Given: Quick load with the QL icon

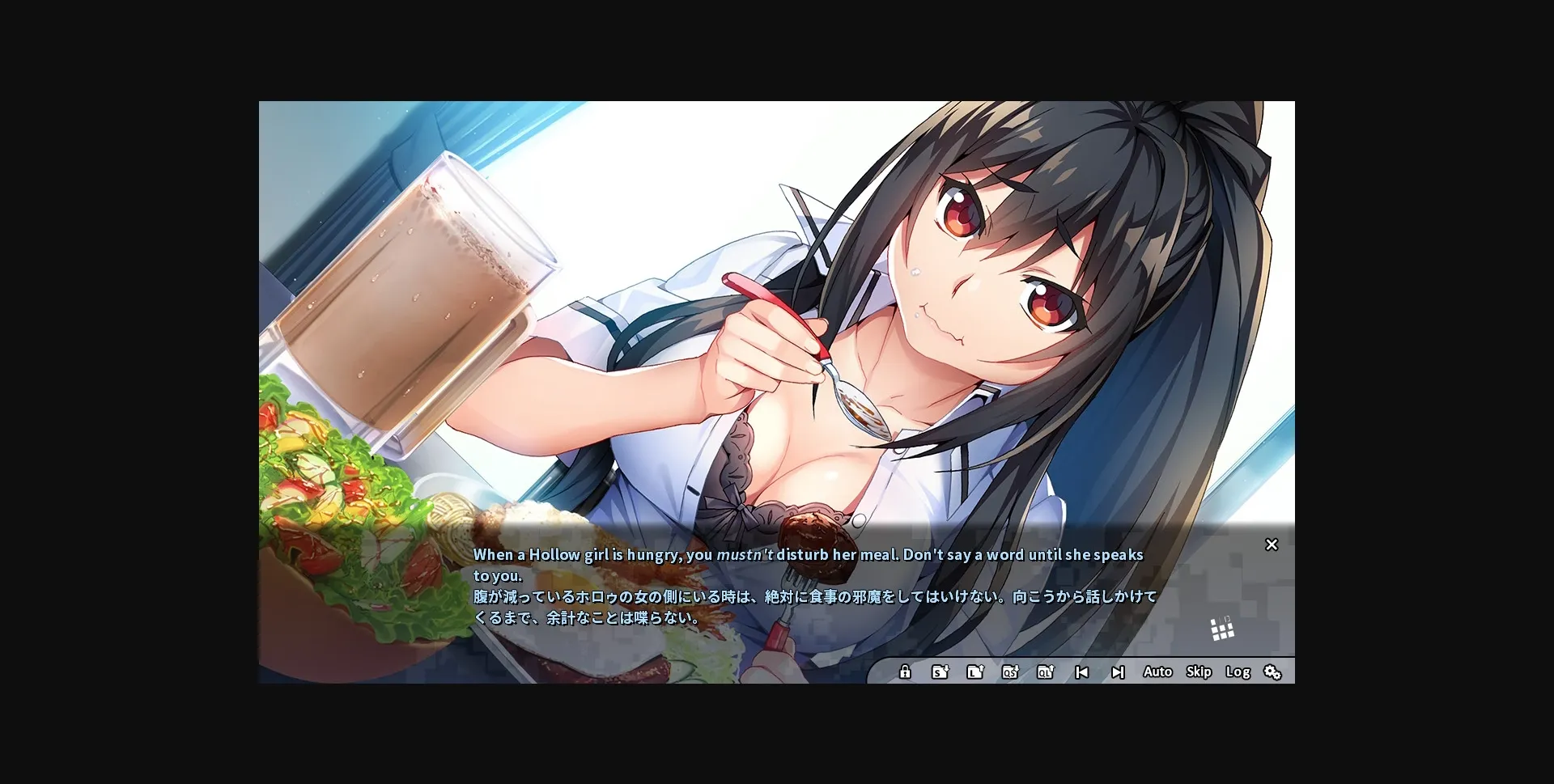Looking at the screenshot, I should (1046, 672).
